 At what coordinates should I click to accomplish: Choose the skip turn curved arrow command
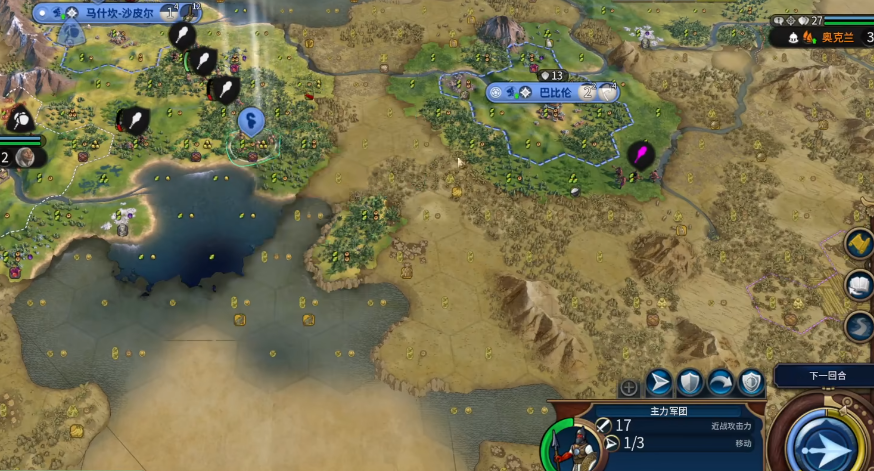coord(720,383)
